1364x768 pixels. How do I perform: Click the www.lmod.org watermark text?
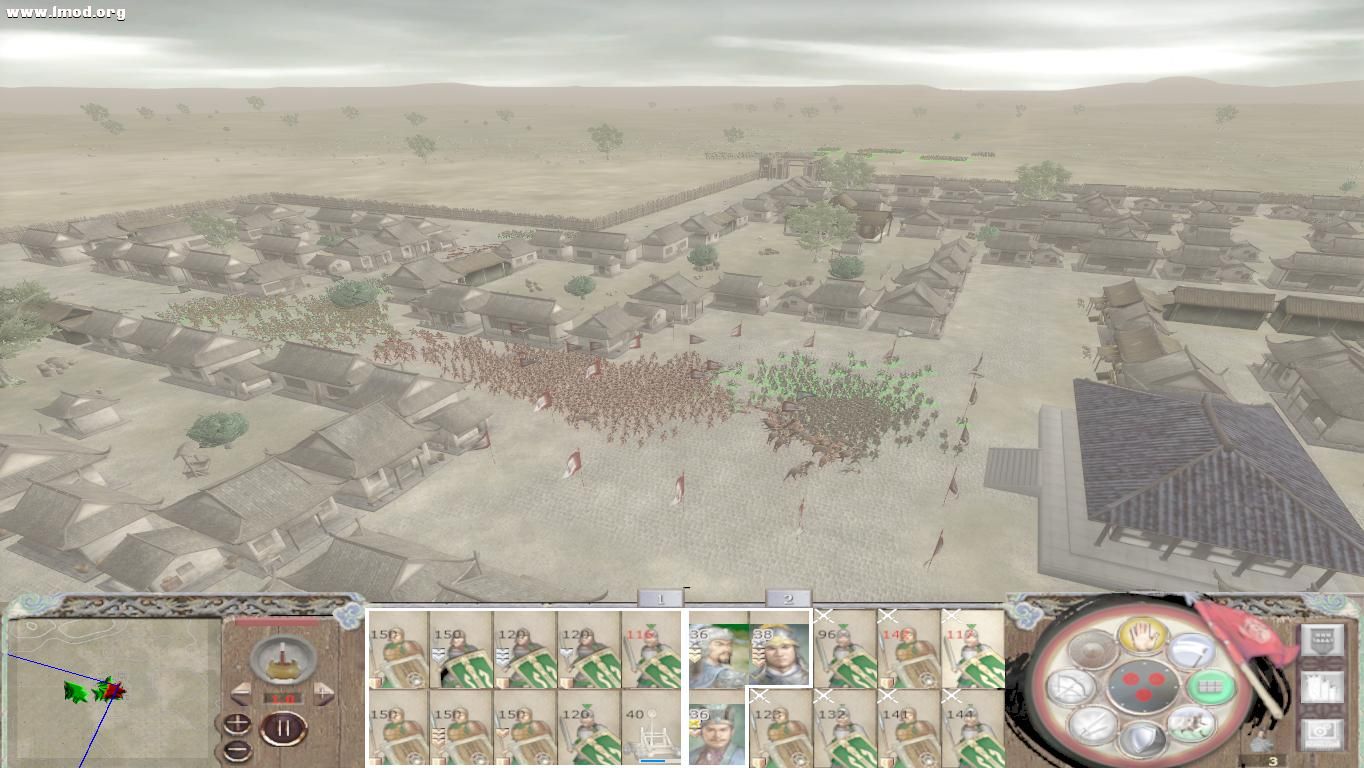(63, 13)
